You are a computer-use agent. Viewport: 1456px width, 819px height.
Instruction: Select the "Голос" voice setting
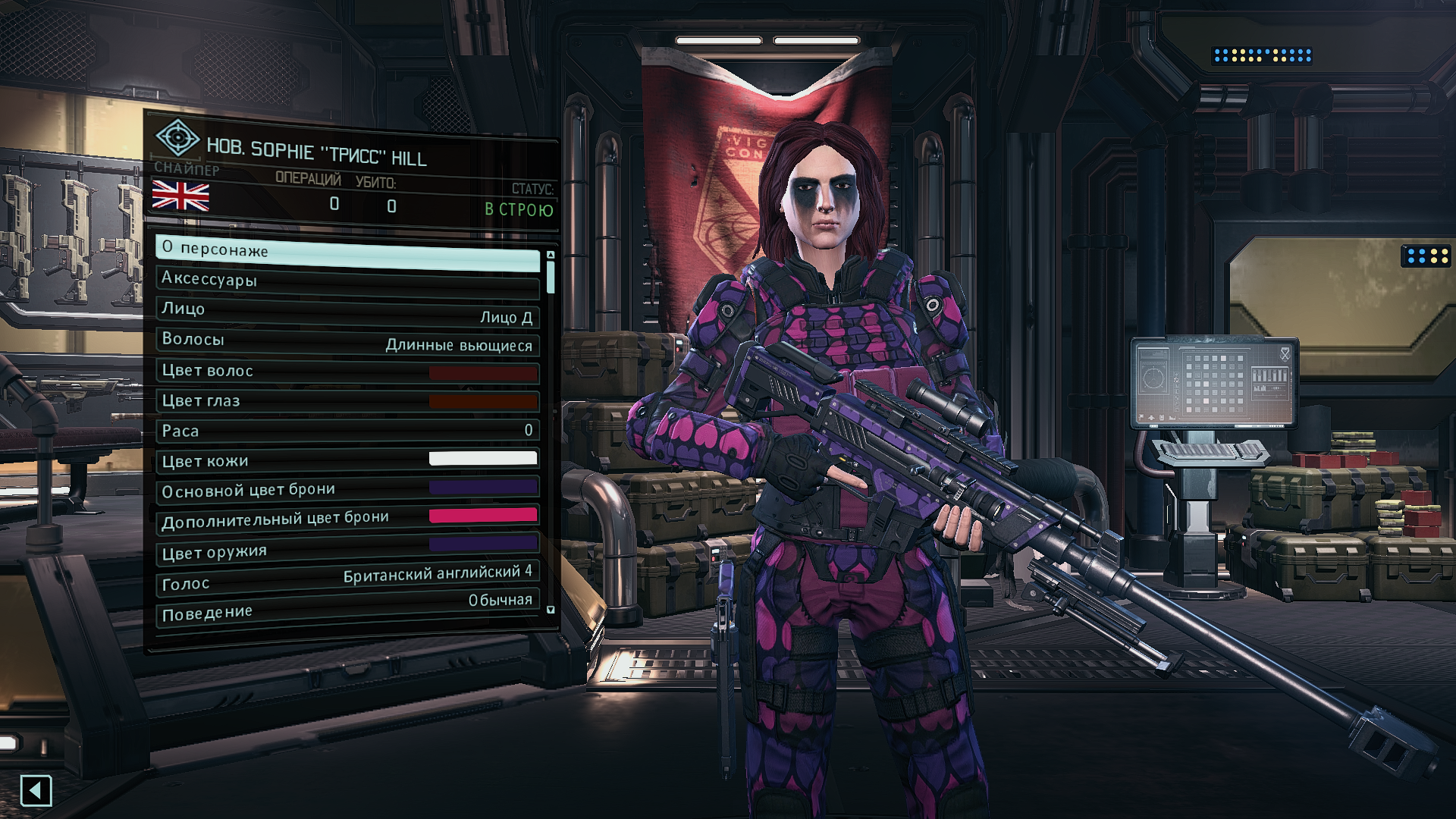[x=347, y=579]
